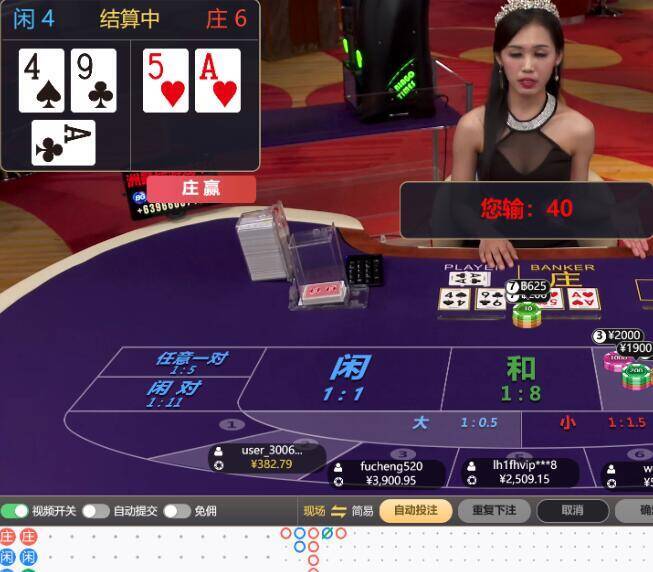This screenshot has width=653, height=572.
Task: Select player seat user_3006...
Action: click(270, 457)
